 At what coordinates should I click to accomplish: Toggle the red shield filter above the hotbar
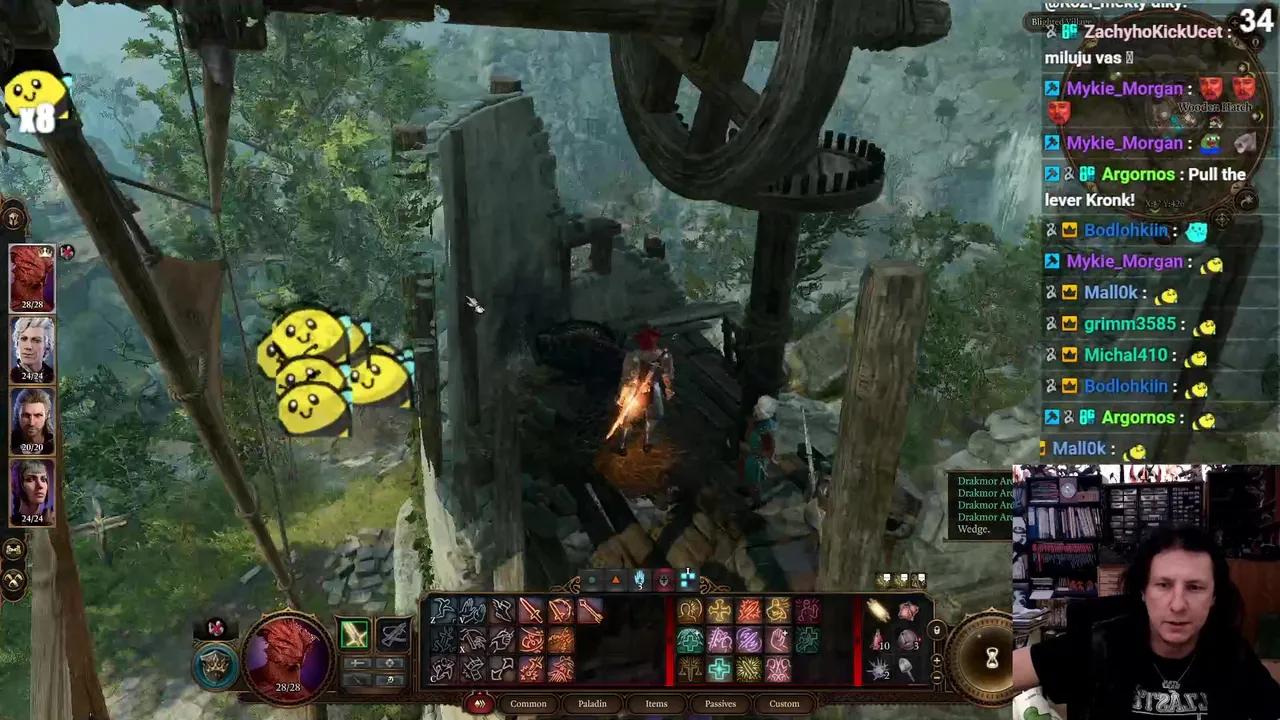click(664, 581)
